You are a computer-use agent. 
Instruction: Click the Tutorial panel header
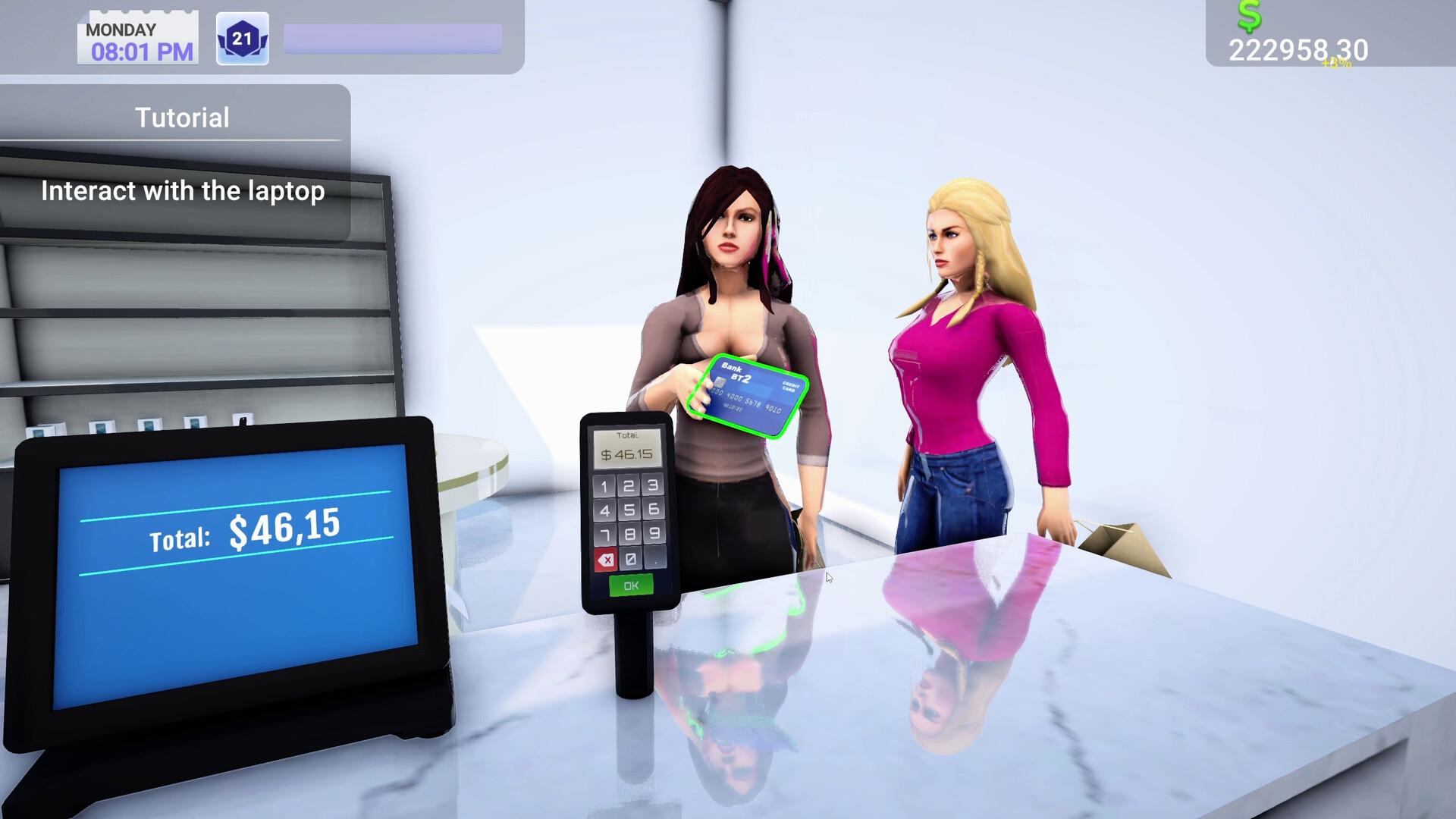(182, 117)
